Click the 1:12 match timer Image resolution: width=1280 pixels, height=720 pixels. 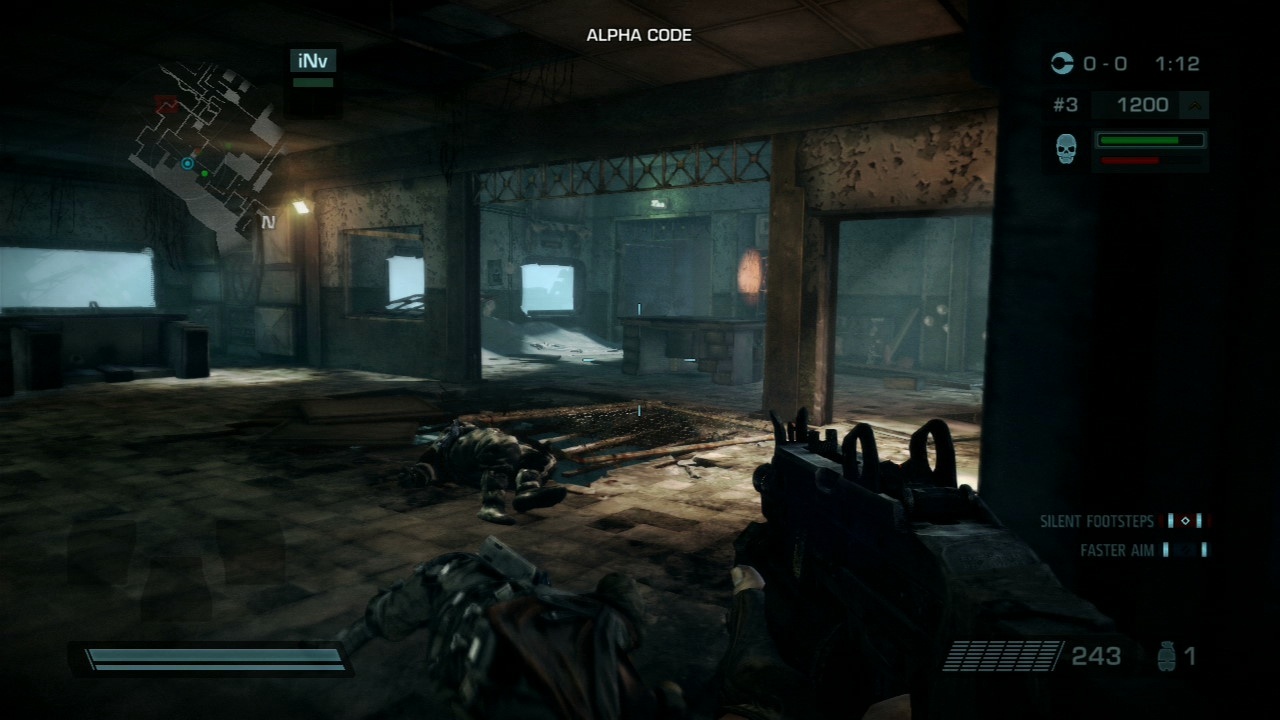pyautogui.click(x=1179, y=64)
